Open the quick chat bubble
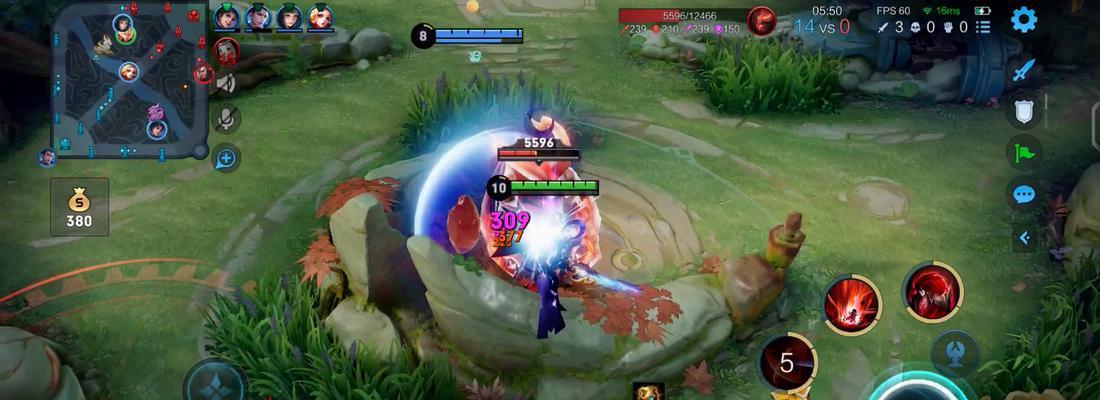 [x=1023, y=194]
